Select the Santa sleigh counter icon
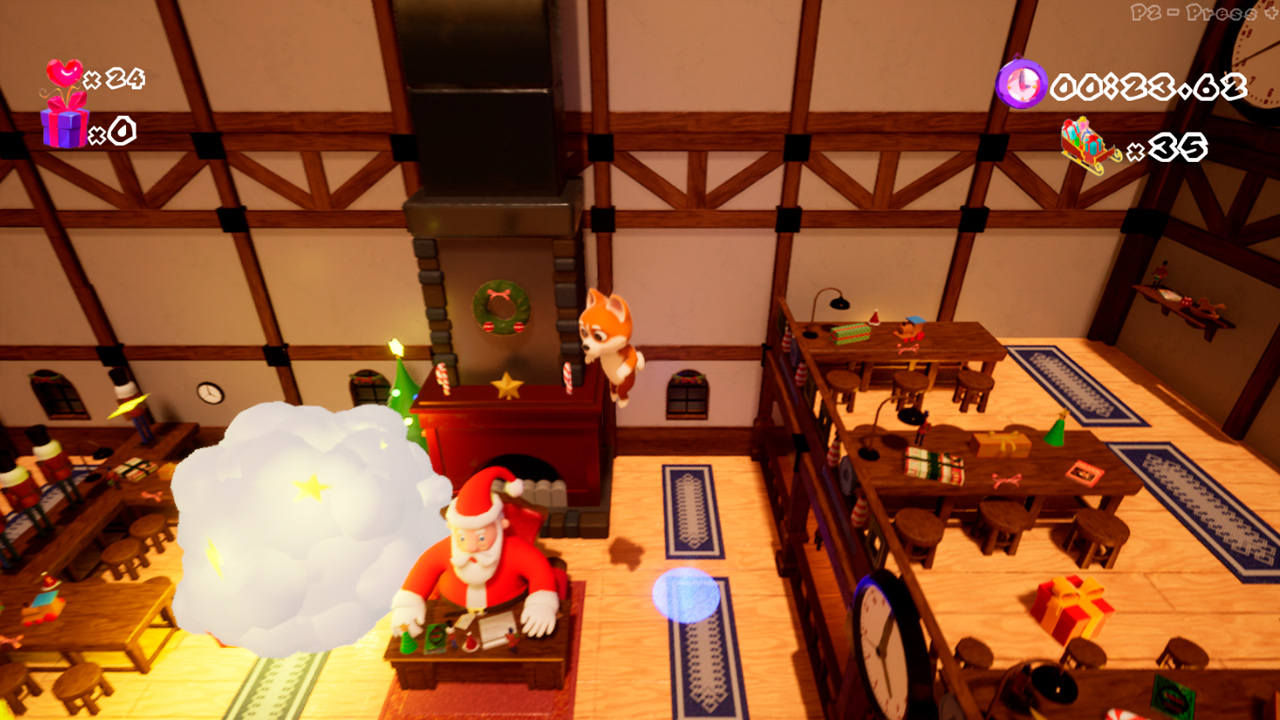 [1085, 146]
